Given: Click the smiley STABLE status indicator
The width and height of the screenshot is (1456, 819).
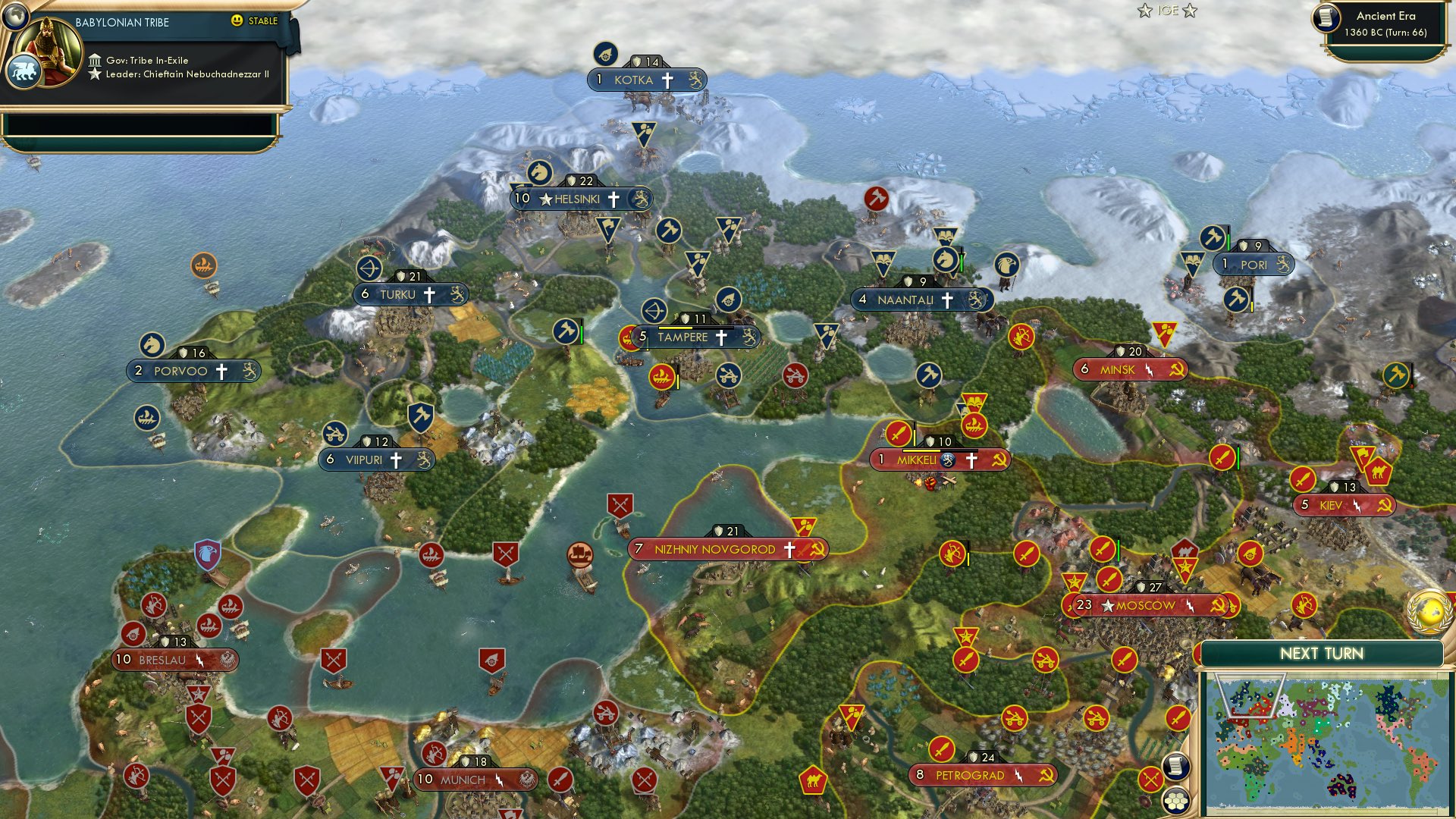Looking at the screenshot, I should [238, 21].
